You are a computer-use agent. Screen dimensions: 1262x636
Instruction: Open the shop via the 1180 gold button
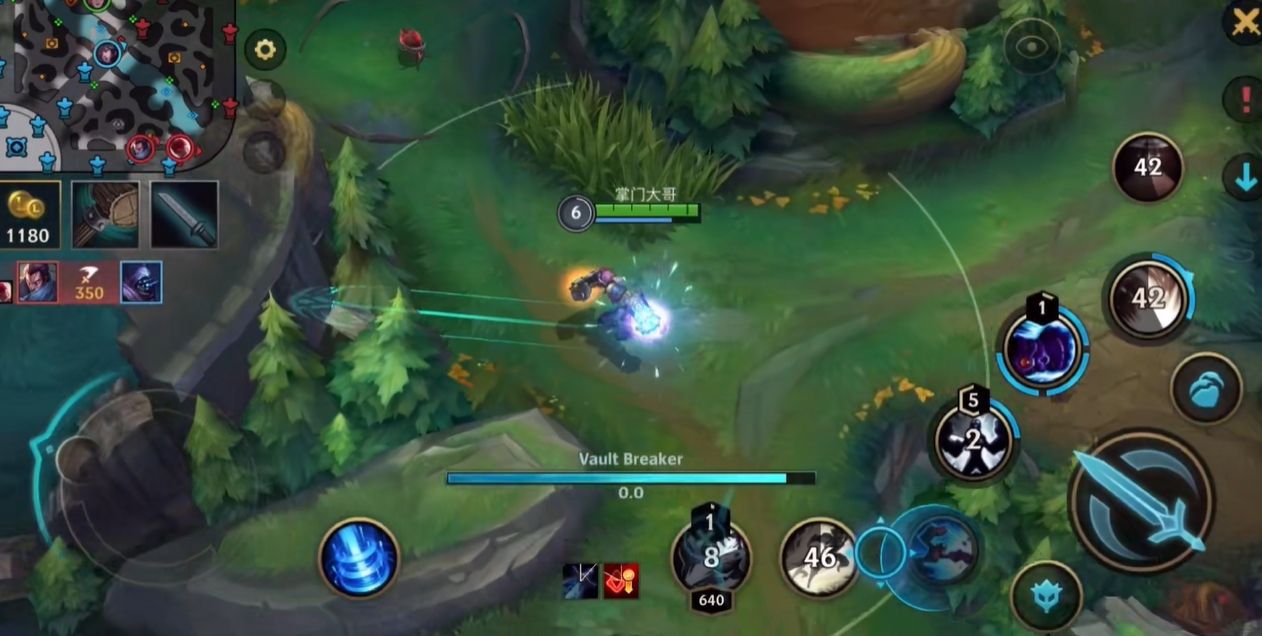point(30,214)
